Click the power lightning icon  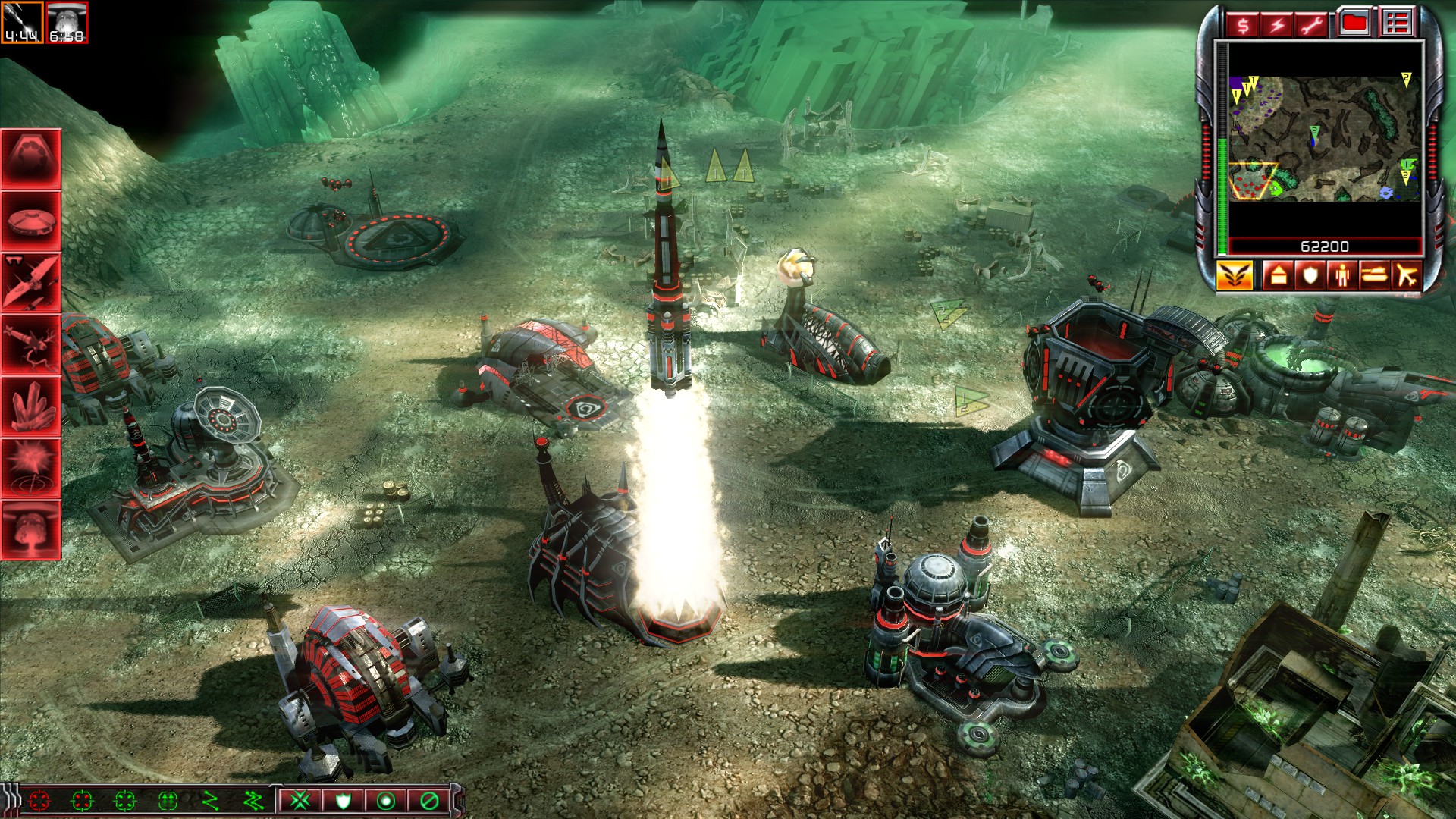pyautogui.click(x=1278, y=25)
